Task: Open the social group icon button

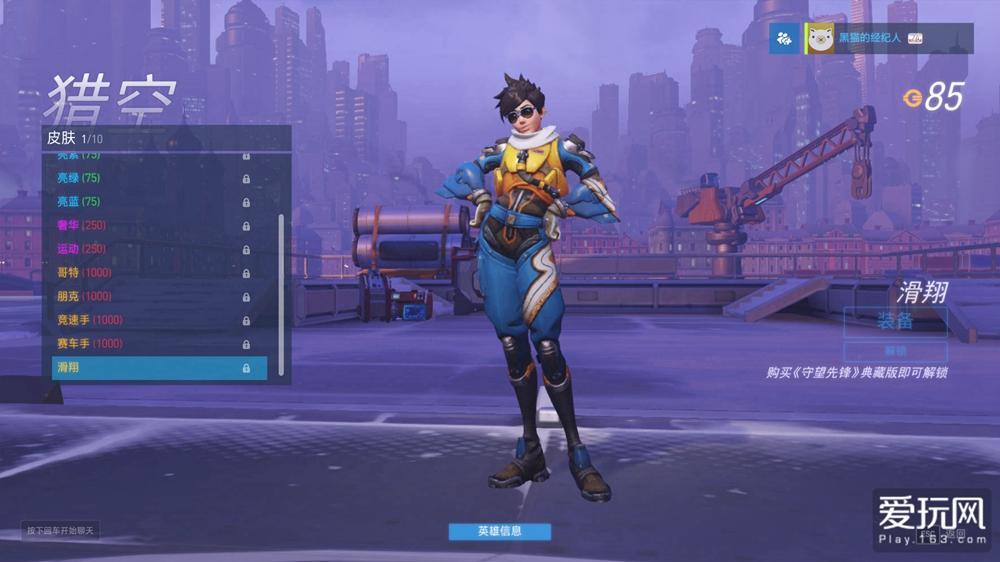Action: [785, 38]
